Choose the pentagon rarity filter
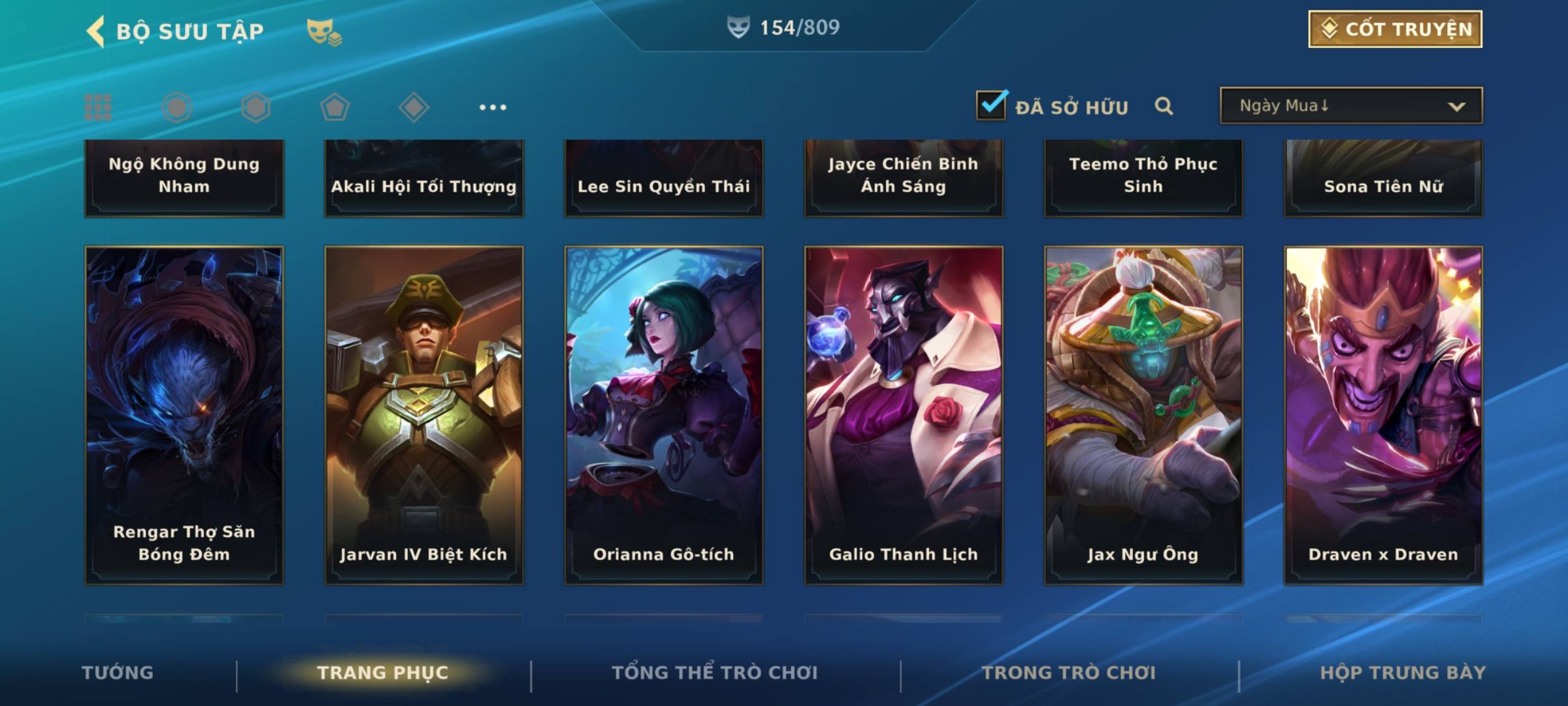 (x=335, y=107)
